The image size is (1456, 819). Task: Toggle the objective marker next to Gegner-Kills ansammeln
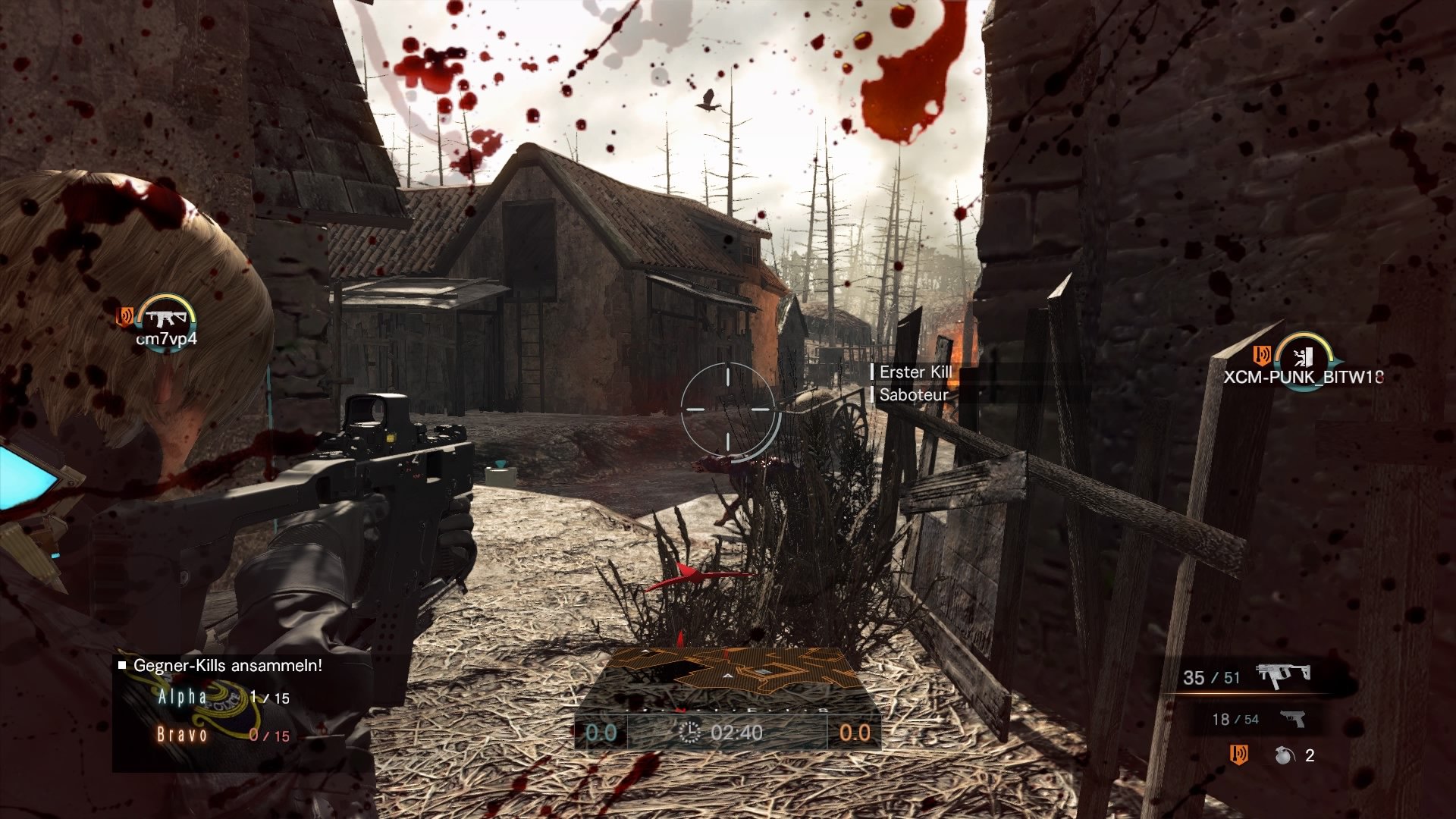point(121,667)
